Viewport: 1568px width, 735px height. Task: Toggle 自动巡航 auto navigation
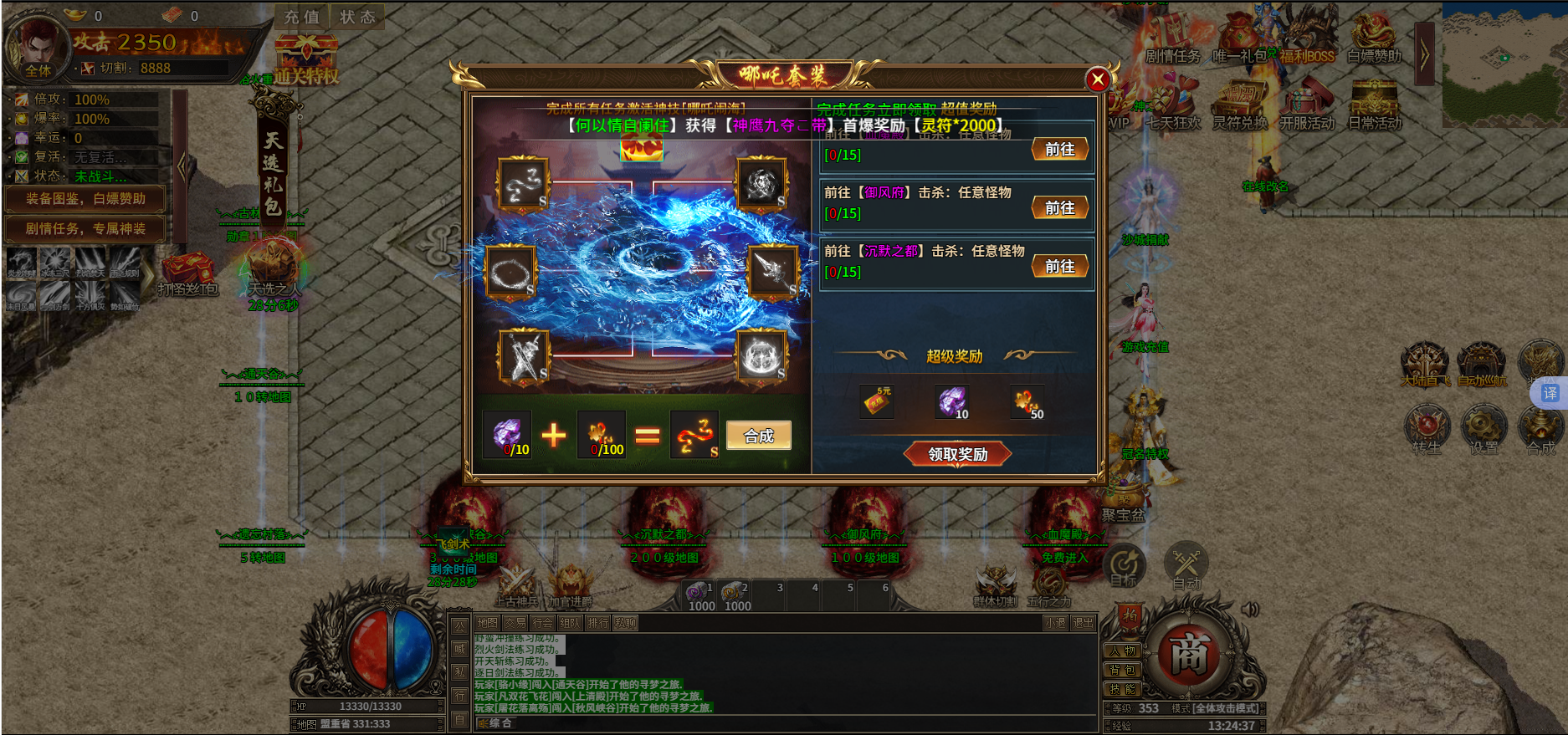1483,365
